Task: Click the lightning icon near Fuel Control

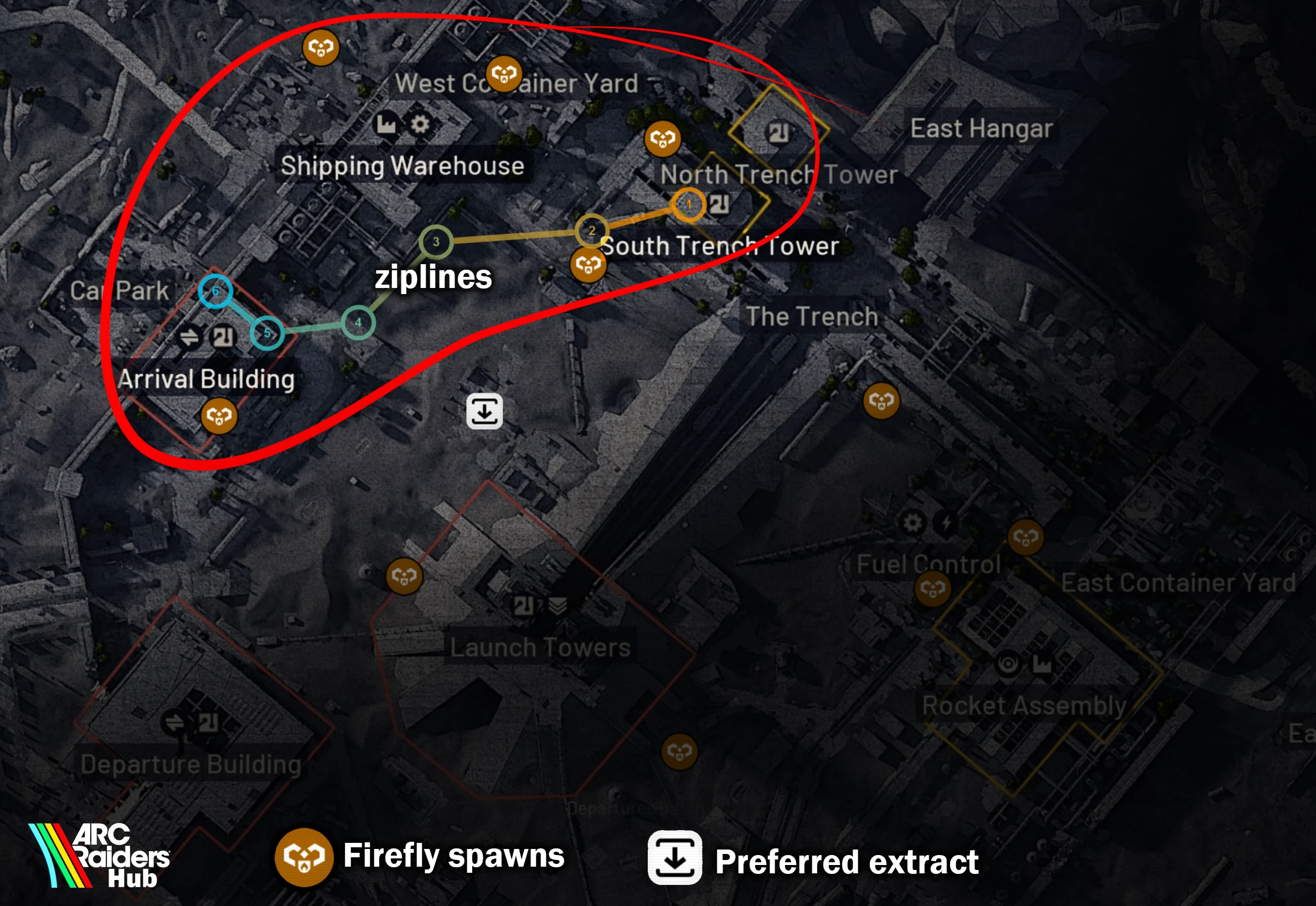Action: click(x=947, y=522)
